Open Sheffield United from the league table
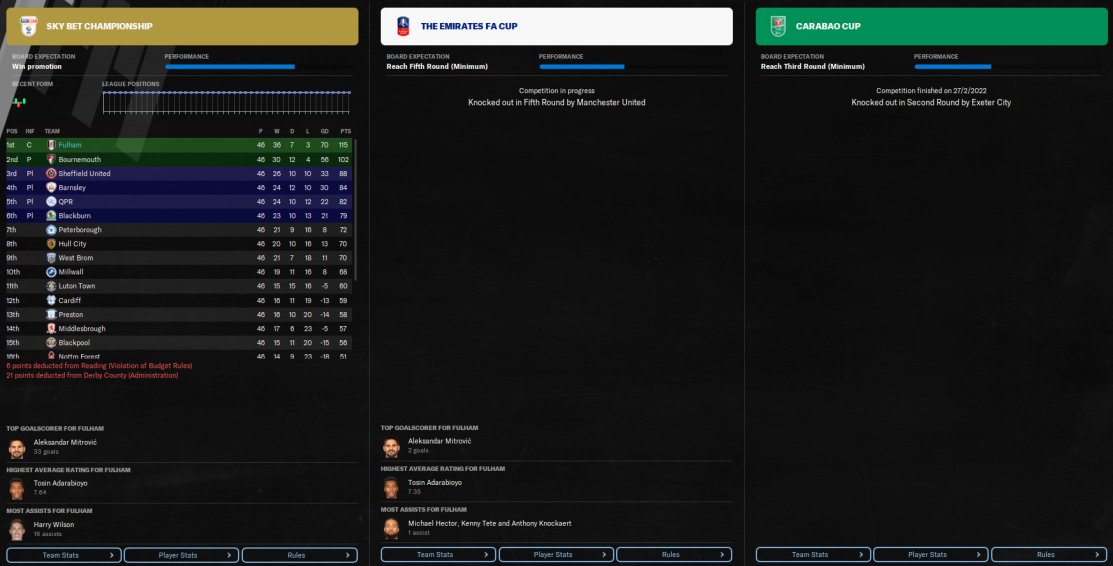 (x=84, y=173)
